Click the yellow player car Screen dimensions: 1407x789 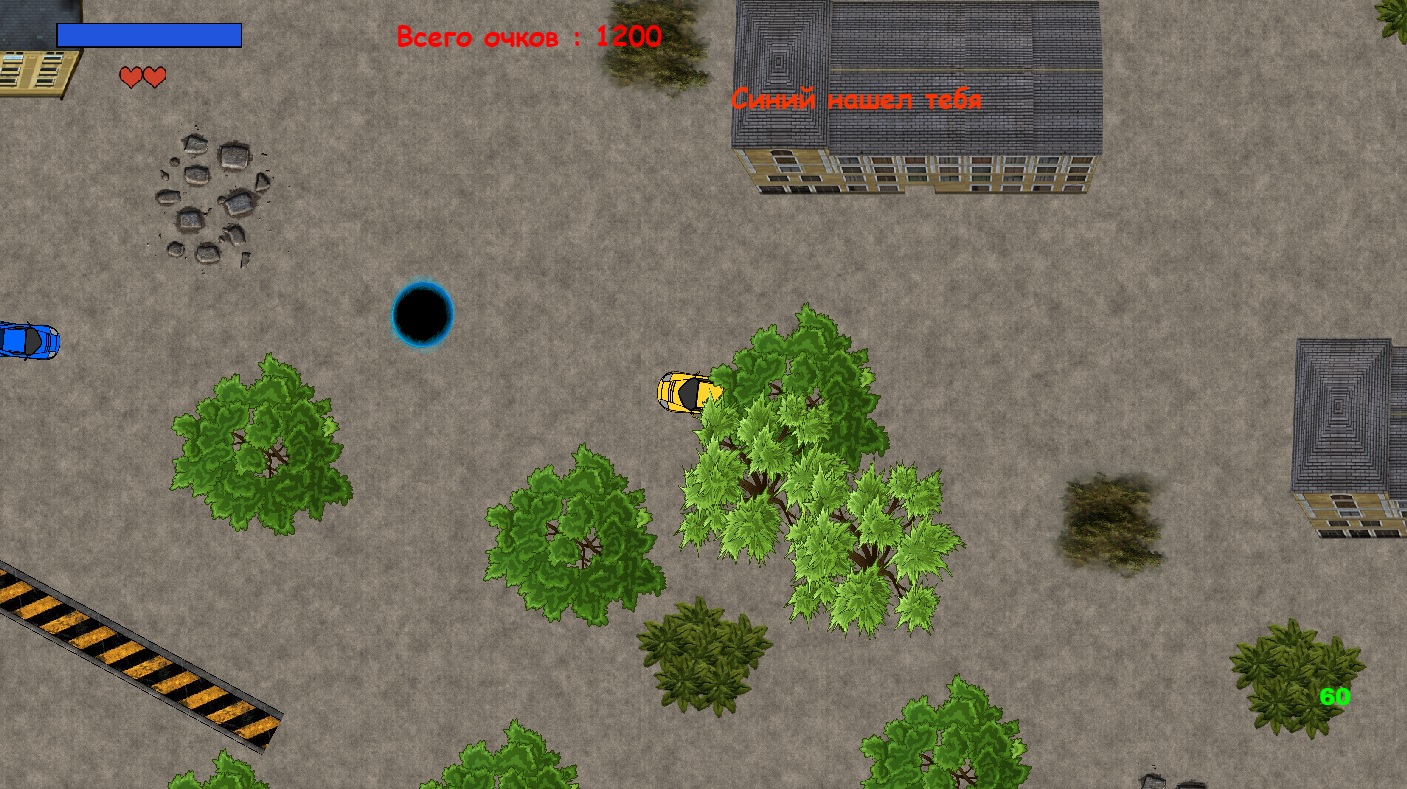point(690,392)
